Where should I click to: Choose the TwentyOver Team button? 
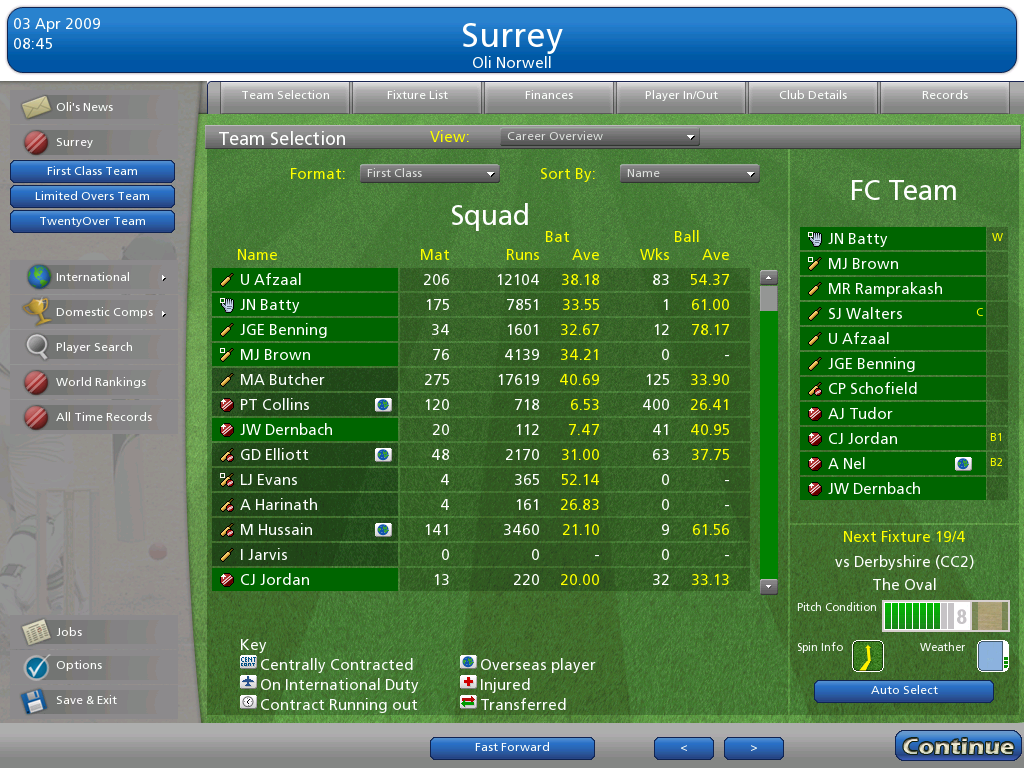pyautogui.click(x=92, y=222)
